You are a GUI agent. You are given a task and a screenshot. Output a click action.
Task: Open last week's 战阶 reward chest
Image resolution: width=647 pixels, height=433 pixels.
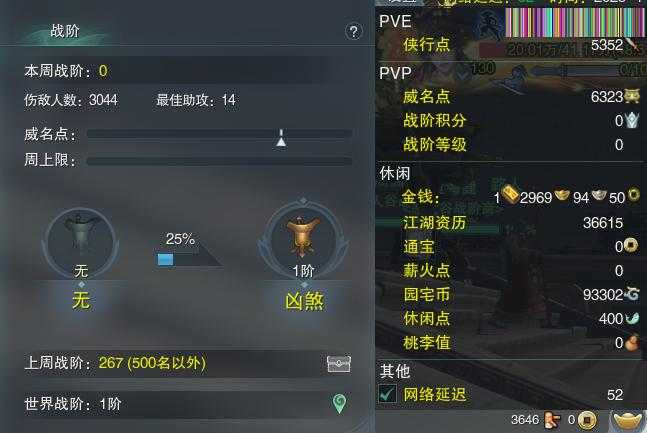pyautogui.click(x=339, y=364)
